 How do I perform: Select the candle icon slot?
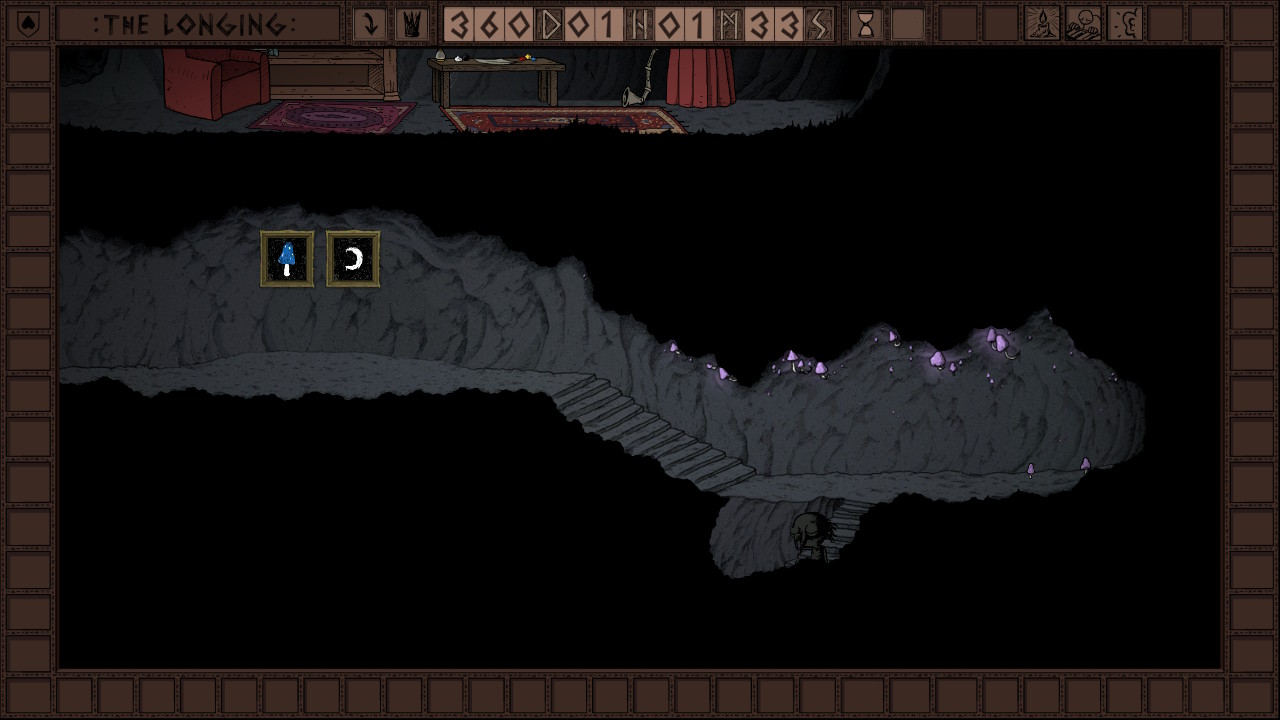(1042, 24)
